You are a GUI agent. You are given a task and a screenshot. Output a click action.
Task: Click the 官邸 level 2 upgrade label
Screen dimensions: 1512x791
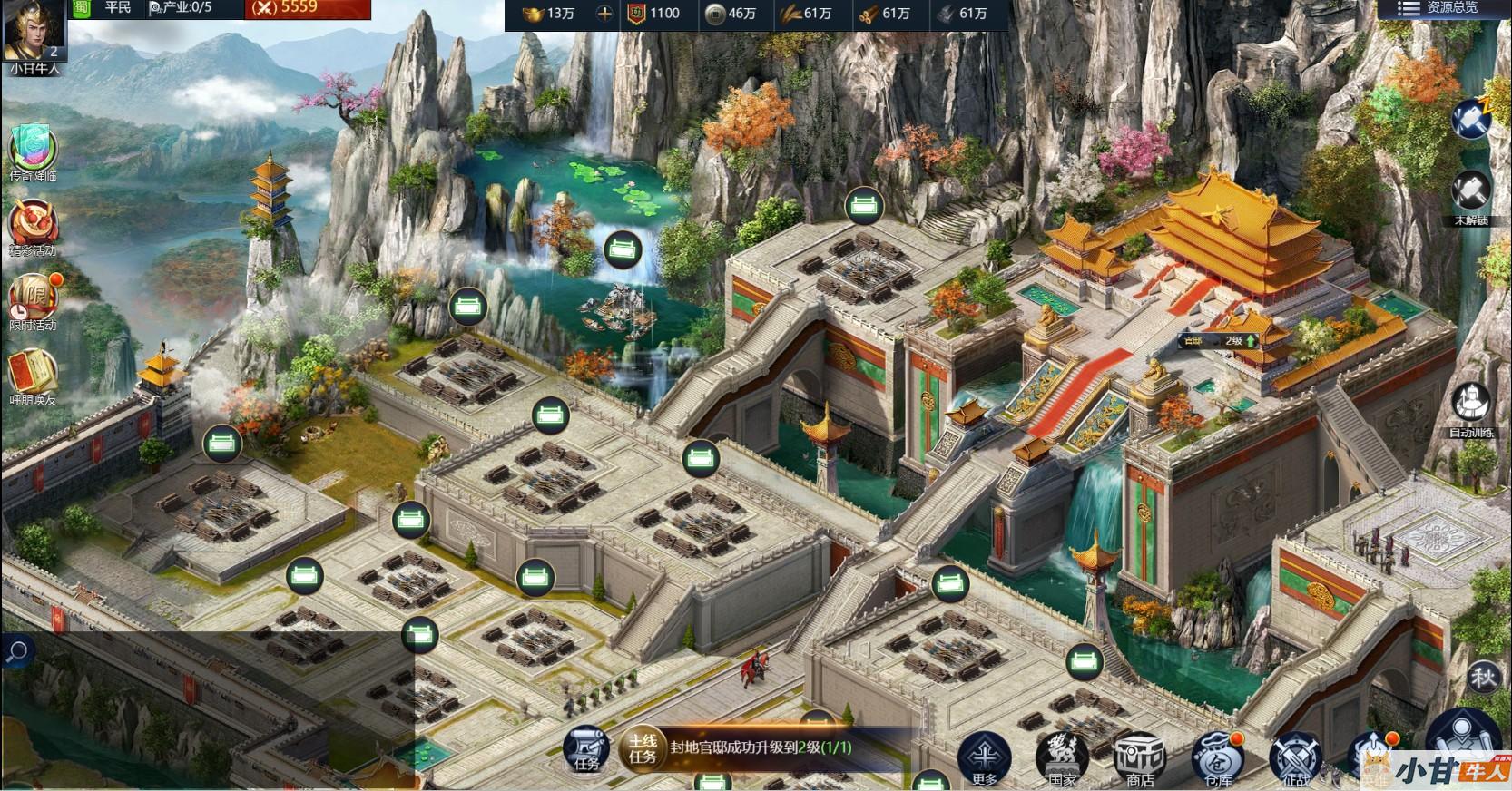(1219, 341)
